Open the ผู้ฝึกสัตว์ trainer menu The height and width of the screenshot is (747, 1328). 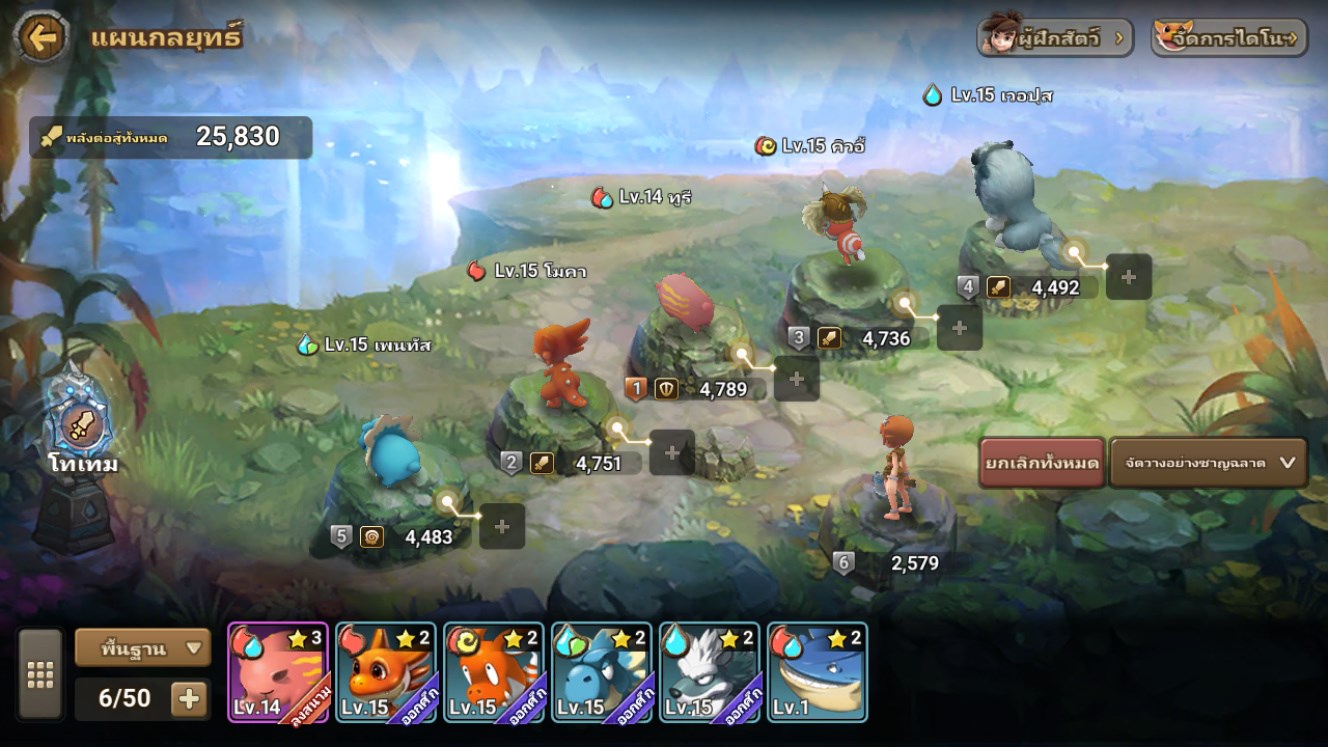1055,39
